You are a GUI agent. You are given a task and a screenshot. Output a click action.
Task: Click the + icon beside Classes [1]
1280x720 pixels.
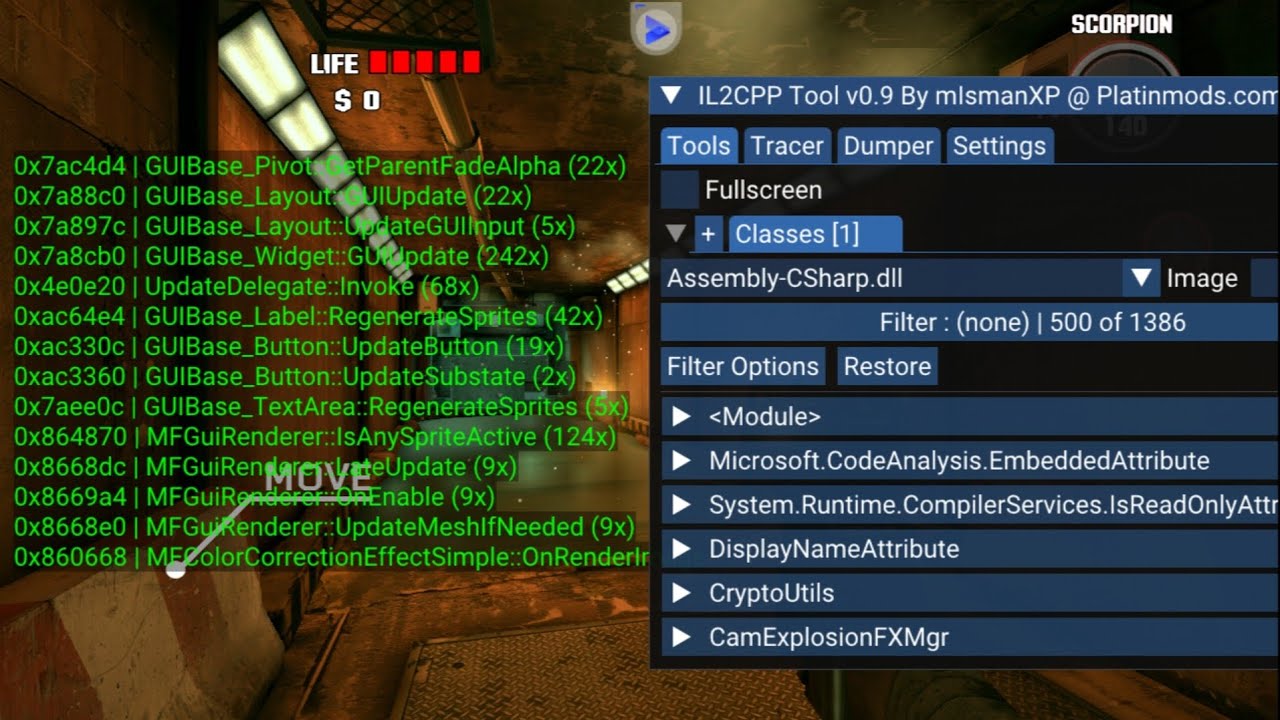coord(709,234)
